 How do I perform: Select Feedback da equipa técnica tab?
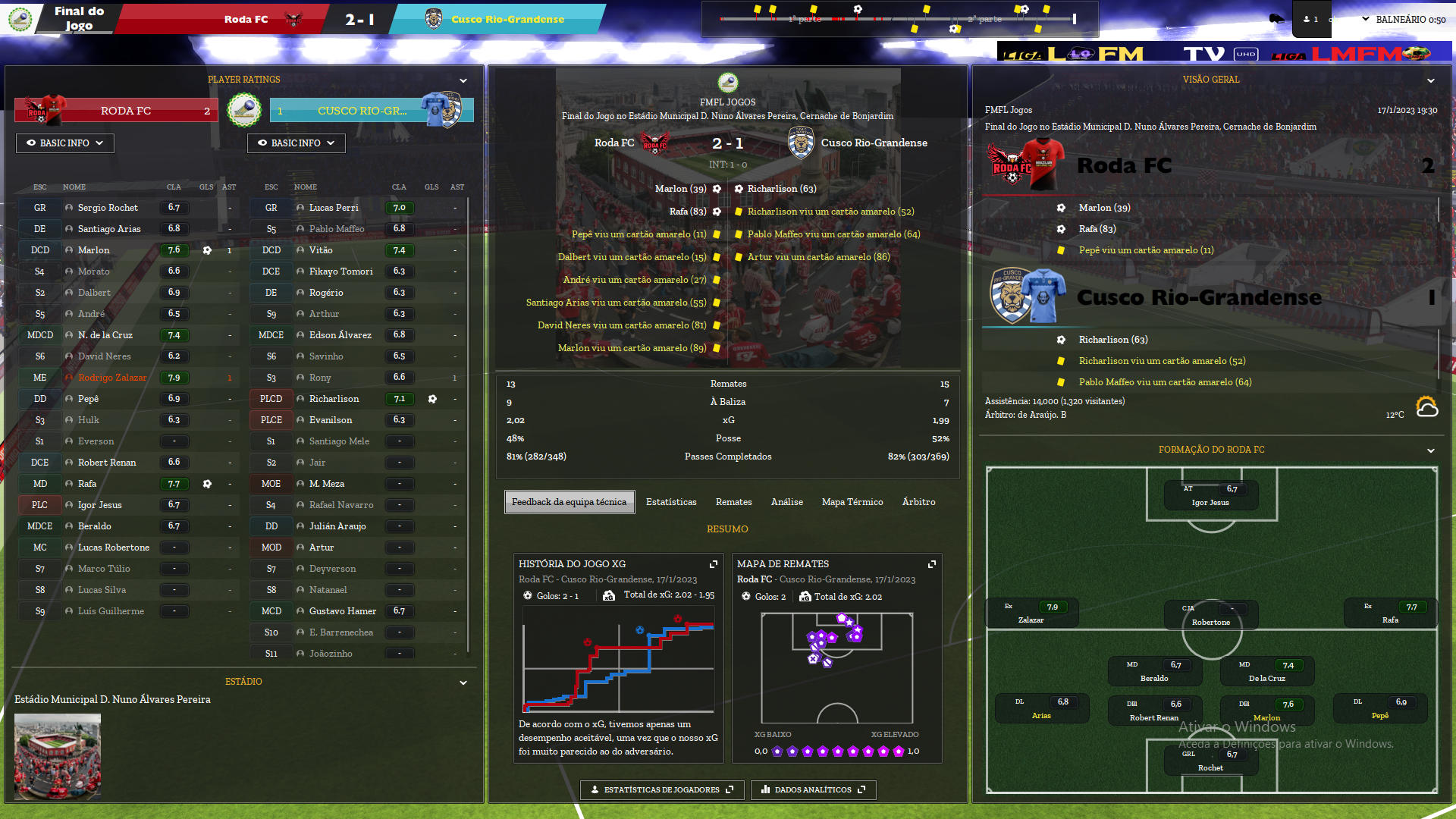point(569,502)
